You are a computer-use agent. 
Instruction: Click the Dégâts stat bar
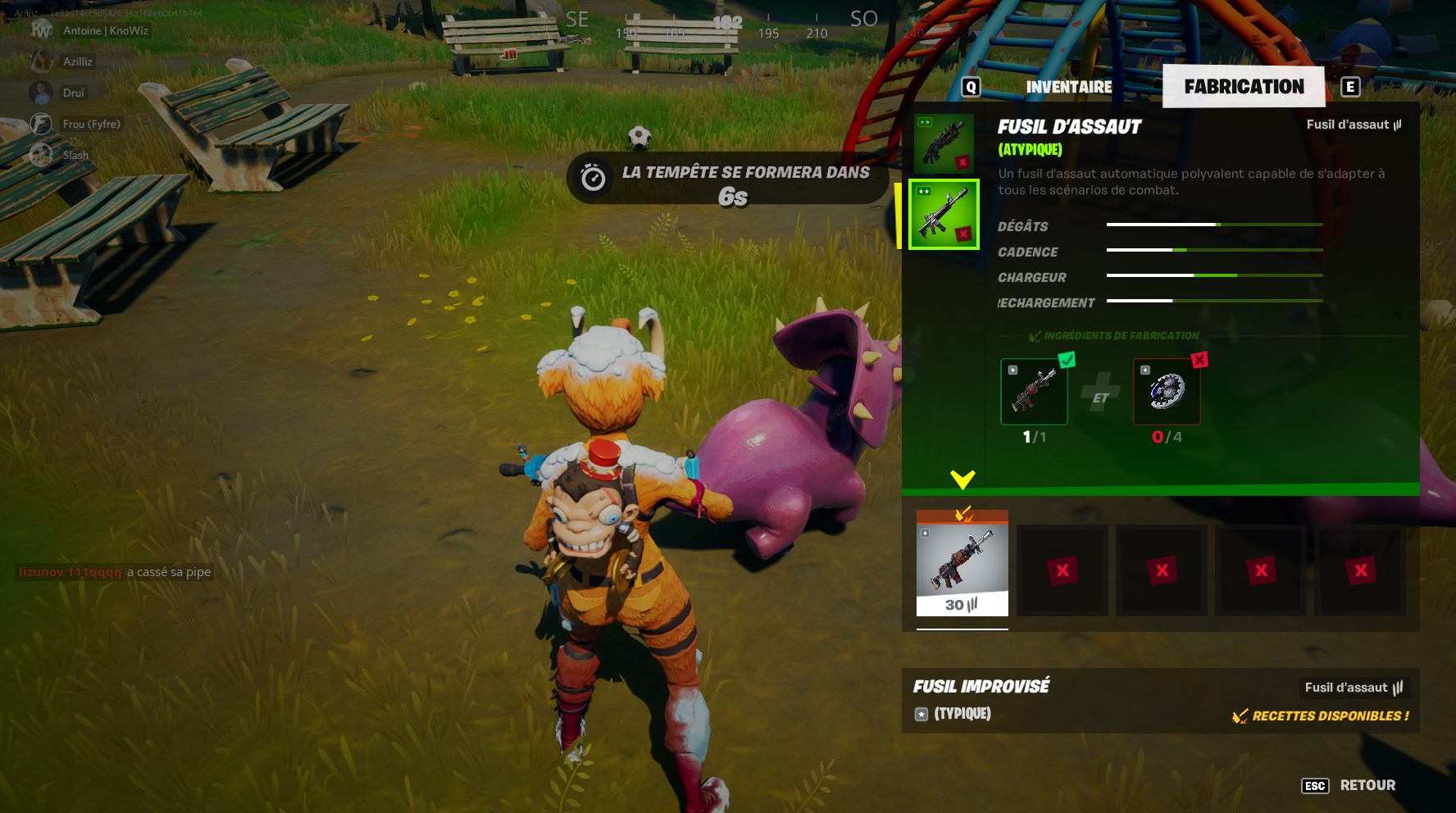pyautogui.click(x=1214, y=225)
